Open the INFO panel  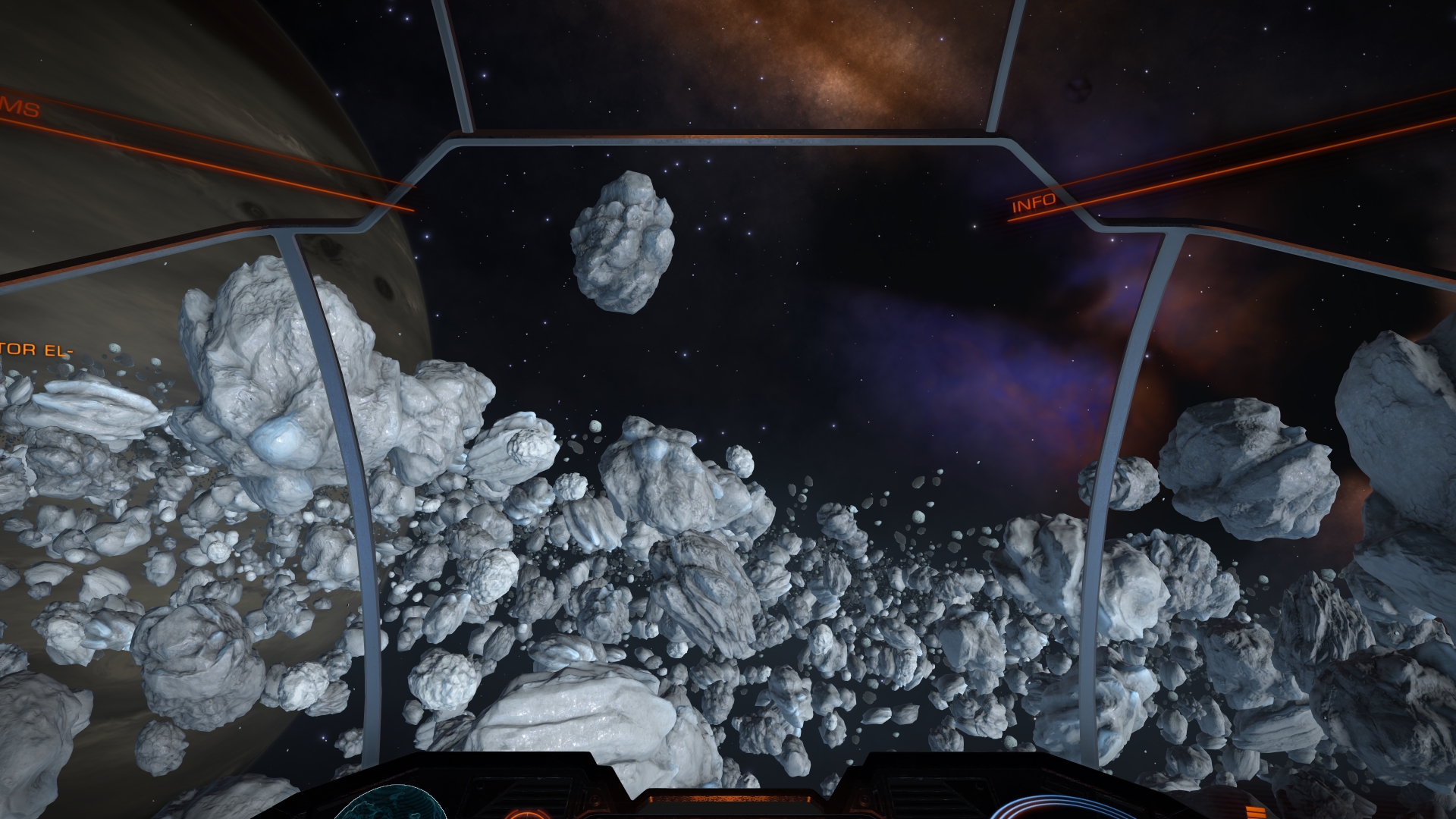[1034, 202]
